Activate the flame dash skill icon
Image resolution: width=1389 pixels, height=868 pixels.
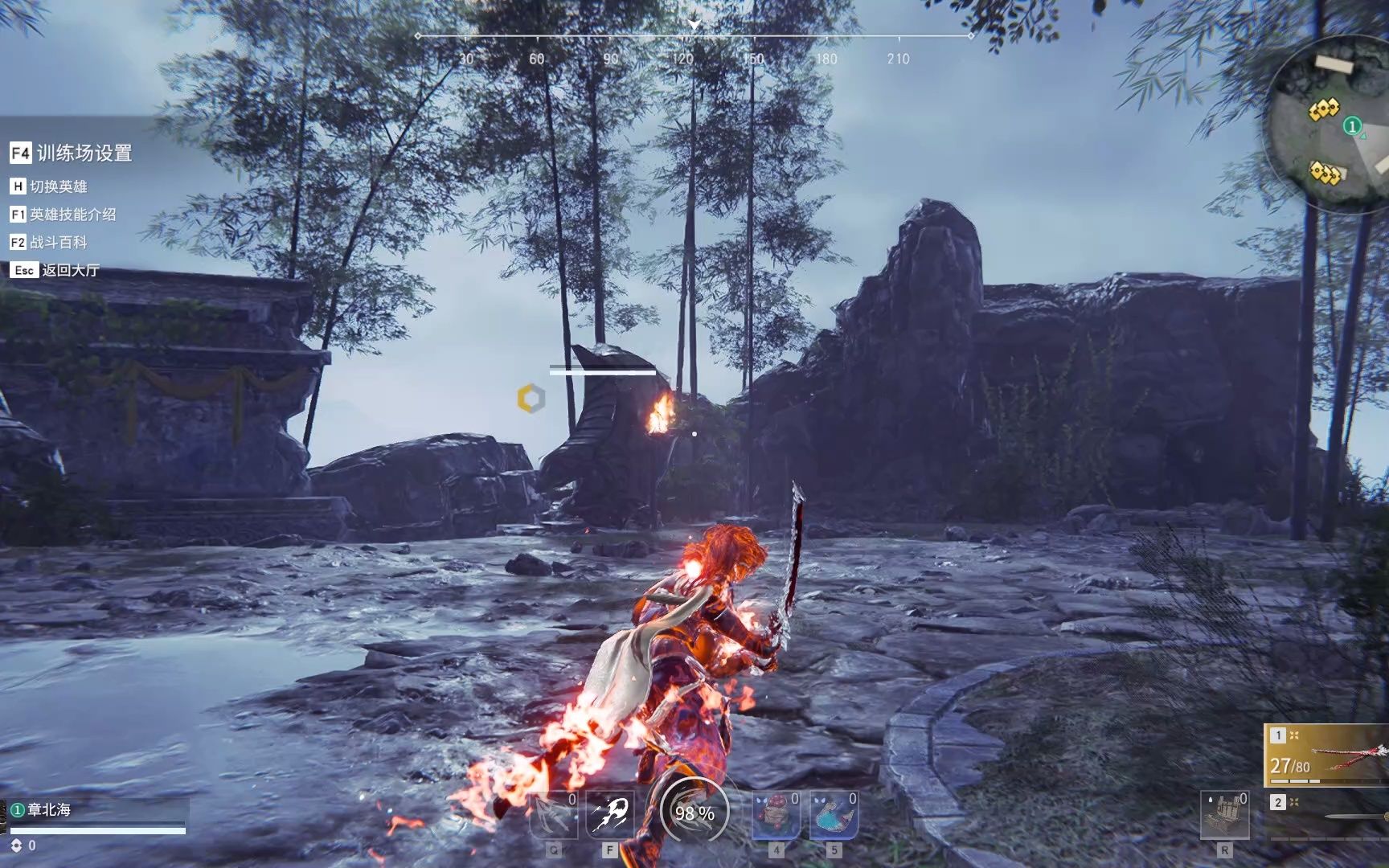(x=609, y=814)
